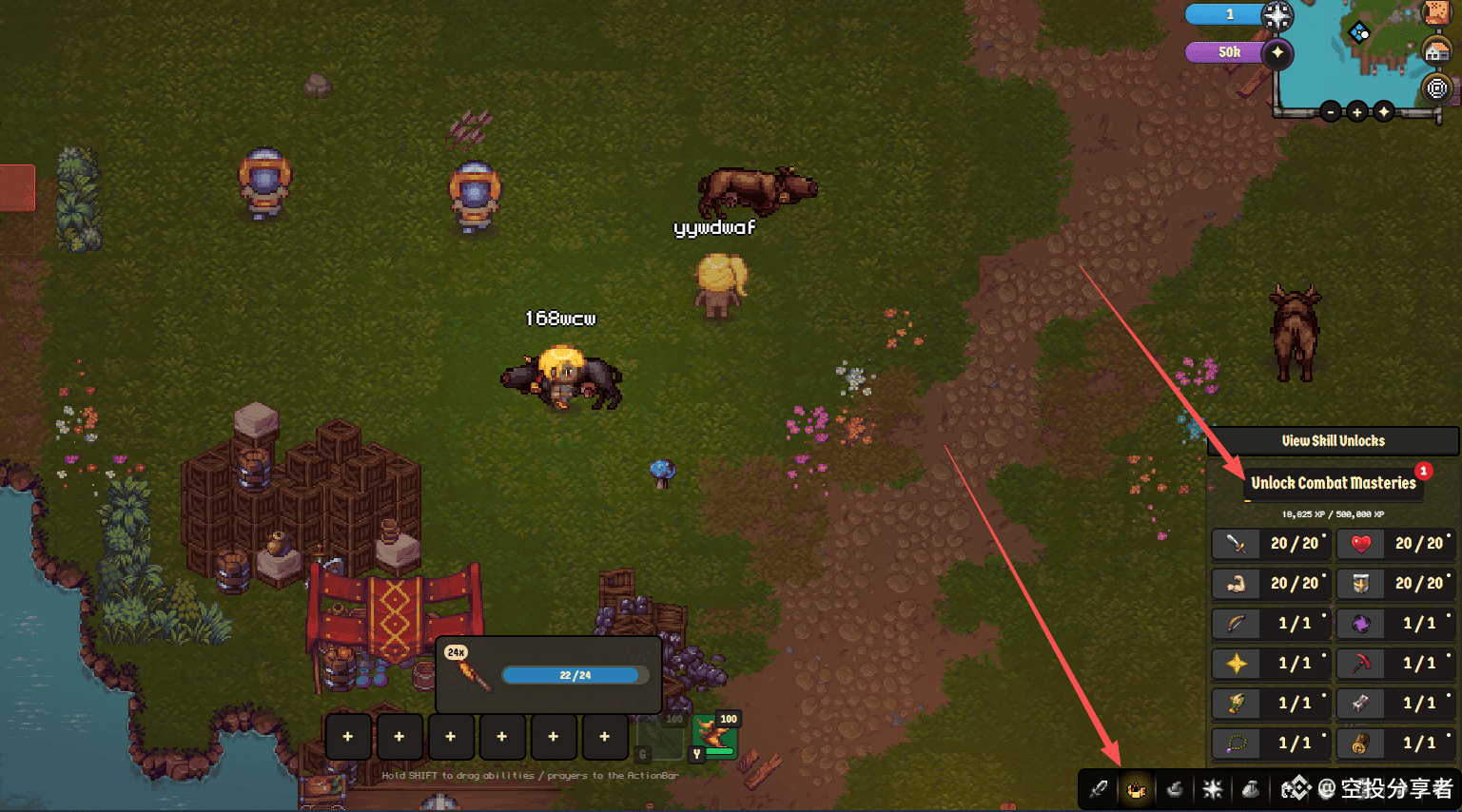Screen dimensions: 1462x812
Task: Select the red pickaxe mining skill row
Action: click(x=1395, y=664)
